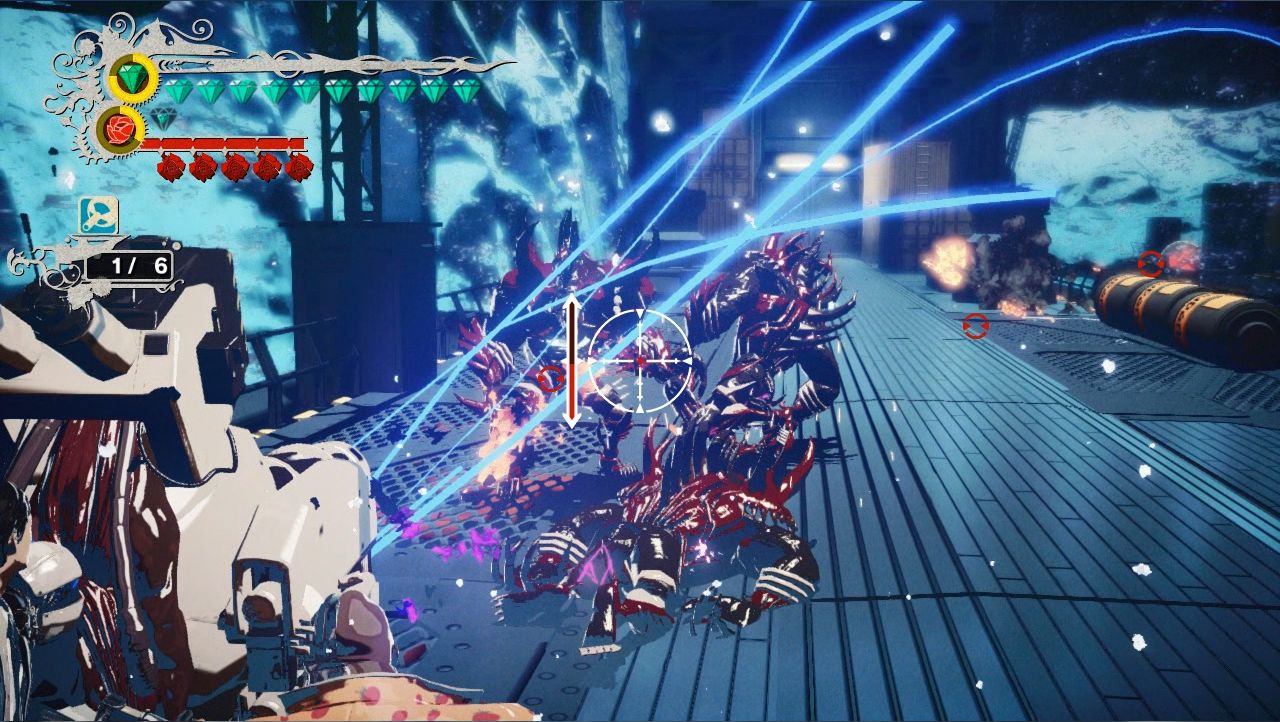The height and width of the screenshot is (722, 1280).
Task: Click the green gem health emblem
Action: [132, 78]
